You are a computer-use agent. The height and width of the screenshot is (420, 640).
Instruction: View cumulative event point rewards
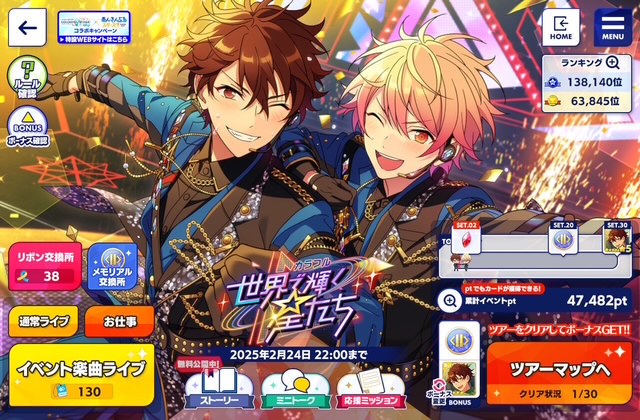(x=452, y=298)
